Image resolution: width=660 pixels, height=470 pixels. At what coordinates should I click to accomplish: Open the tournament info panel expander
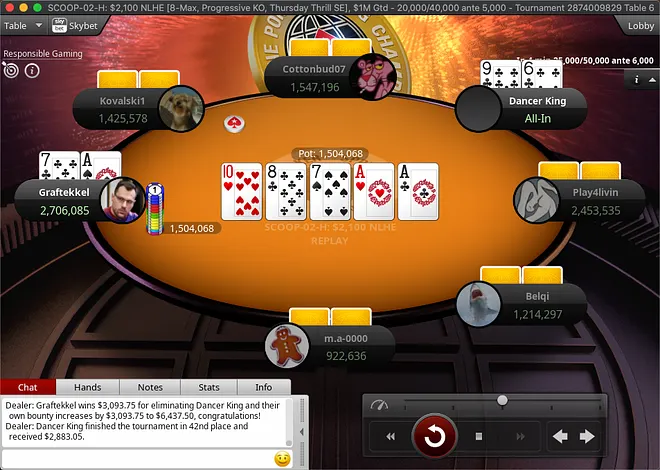[638, 78]
